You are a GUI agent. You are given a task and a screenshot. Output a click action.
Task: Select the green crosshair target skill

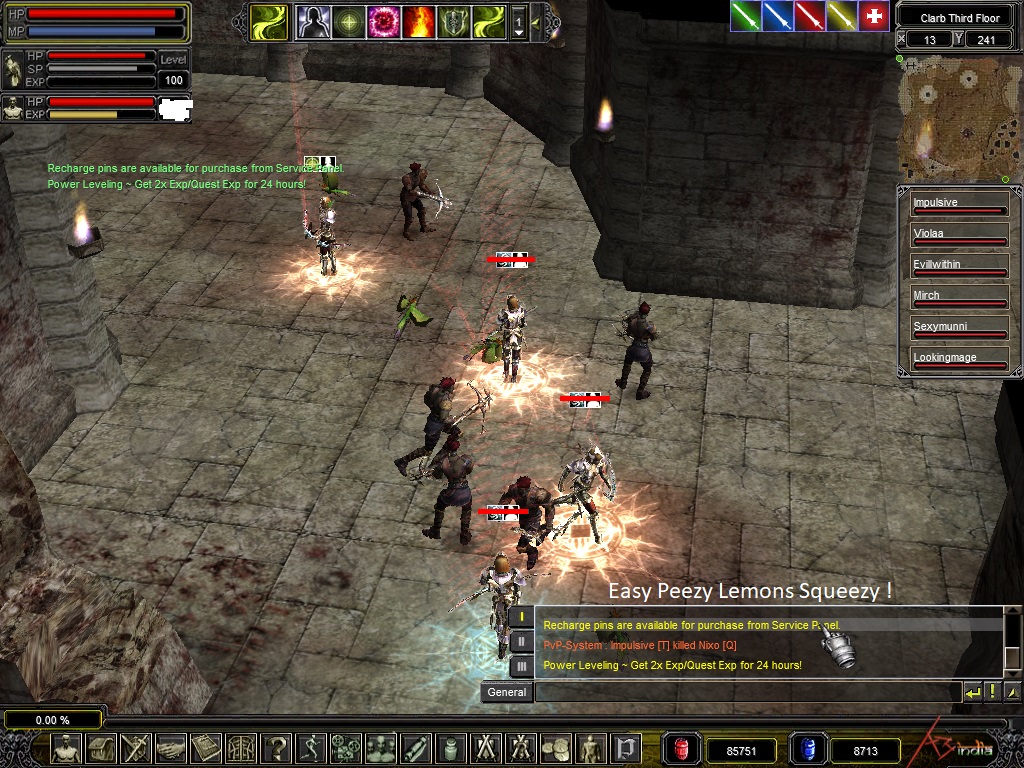(x=349, y=21)
